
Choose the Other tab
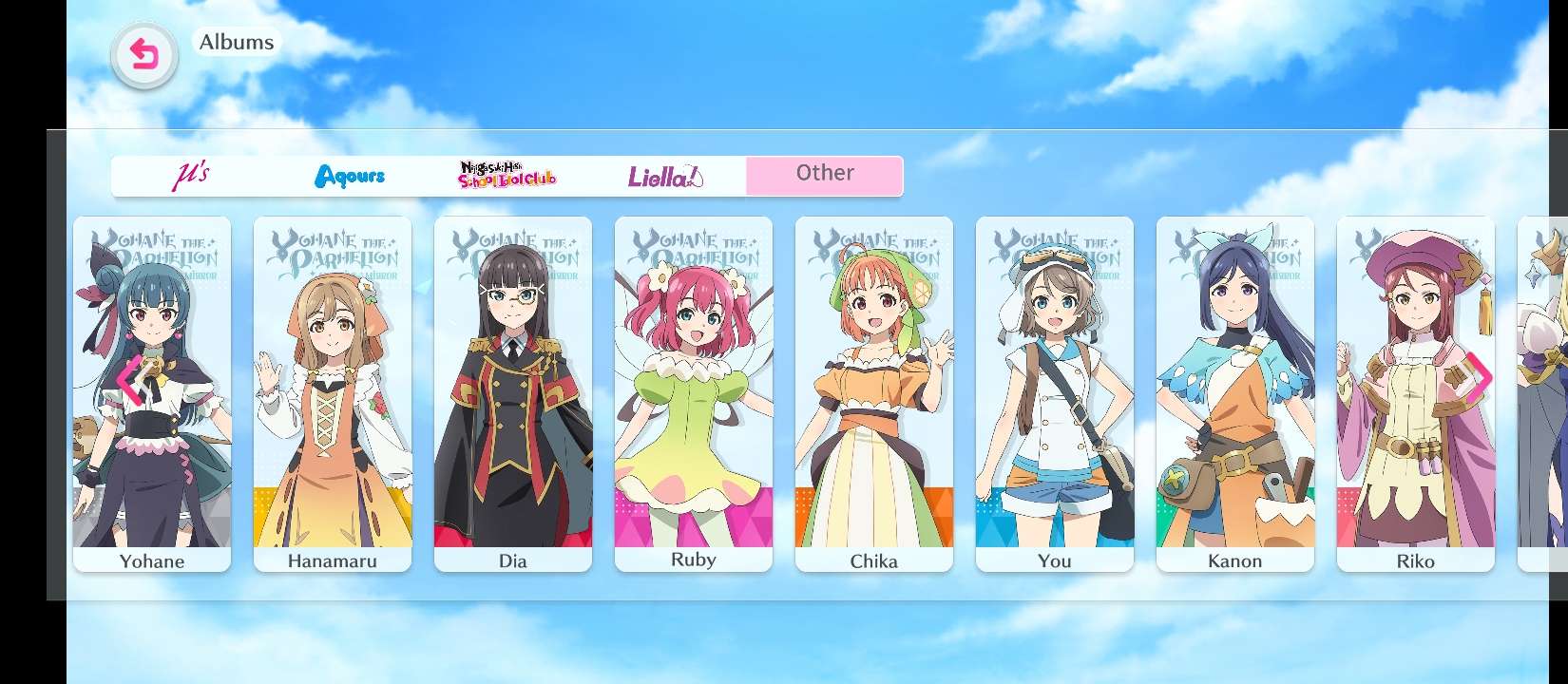click(x=825, y=176)
